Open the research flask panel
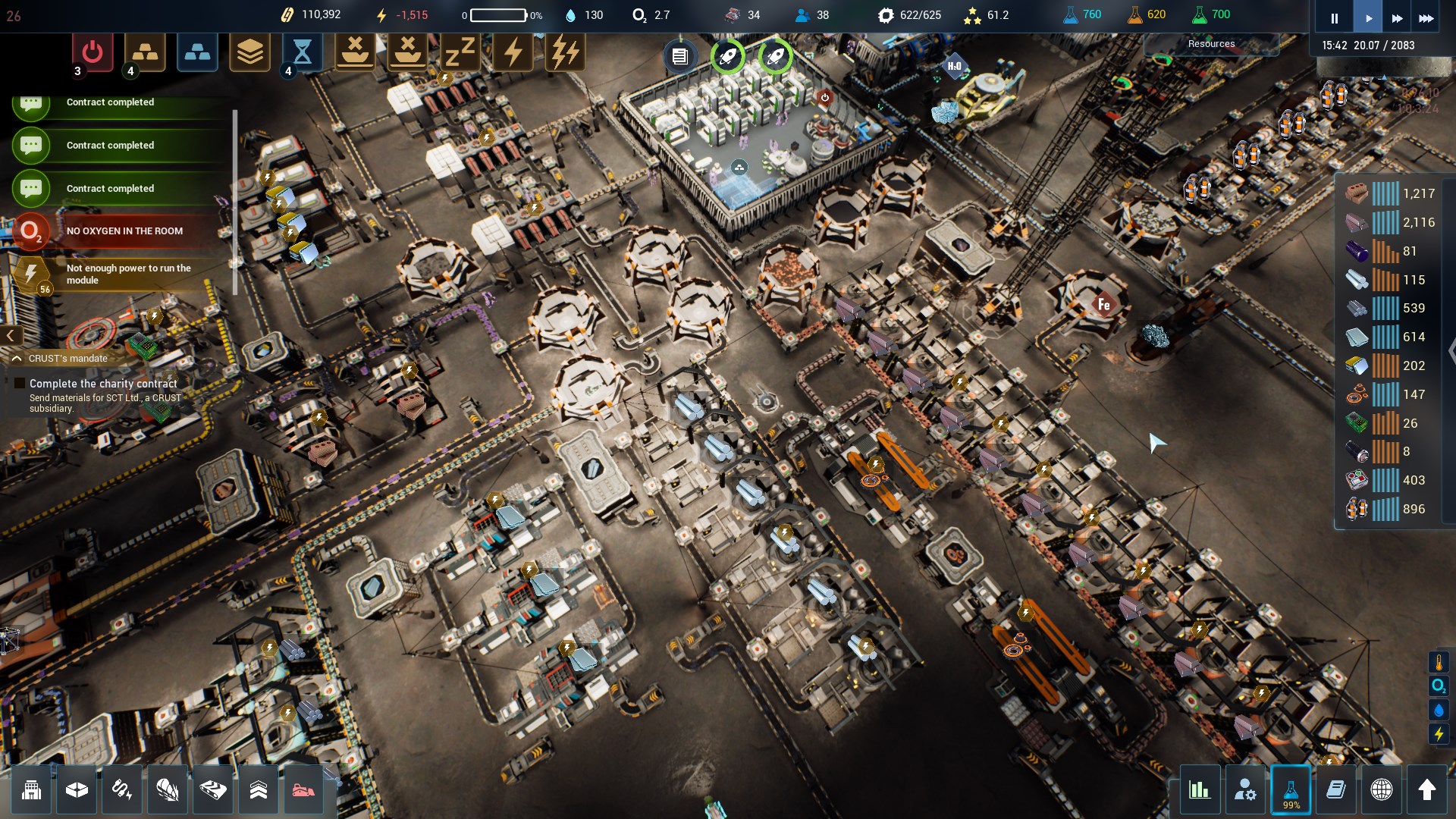Screen dimensions: 1456x819 1291,790
